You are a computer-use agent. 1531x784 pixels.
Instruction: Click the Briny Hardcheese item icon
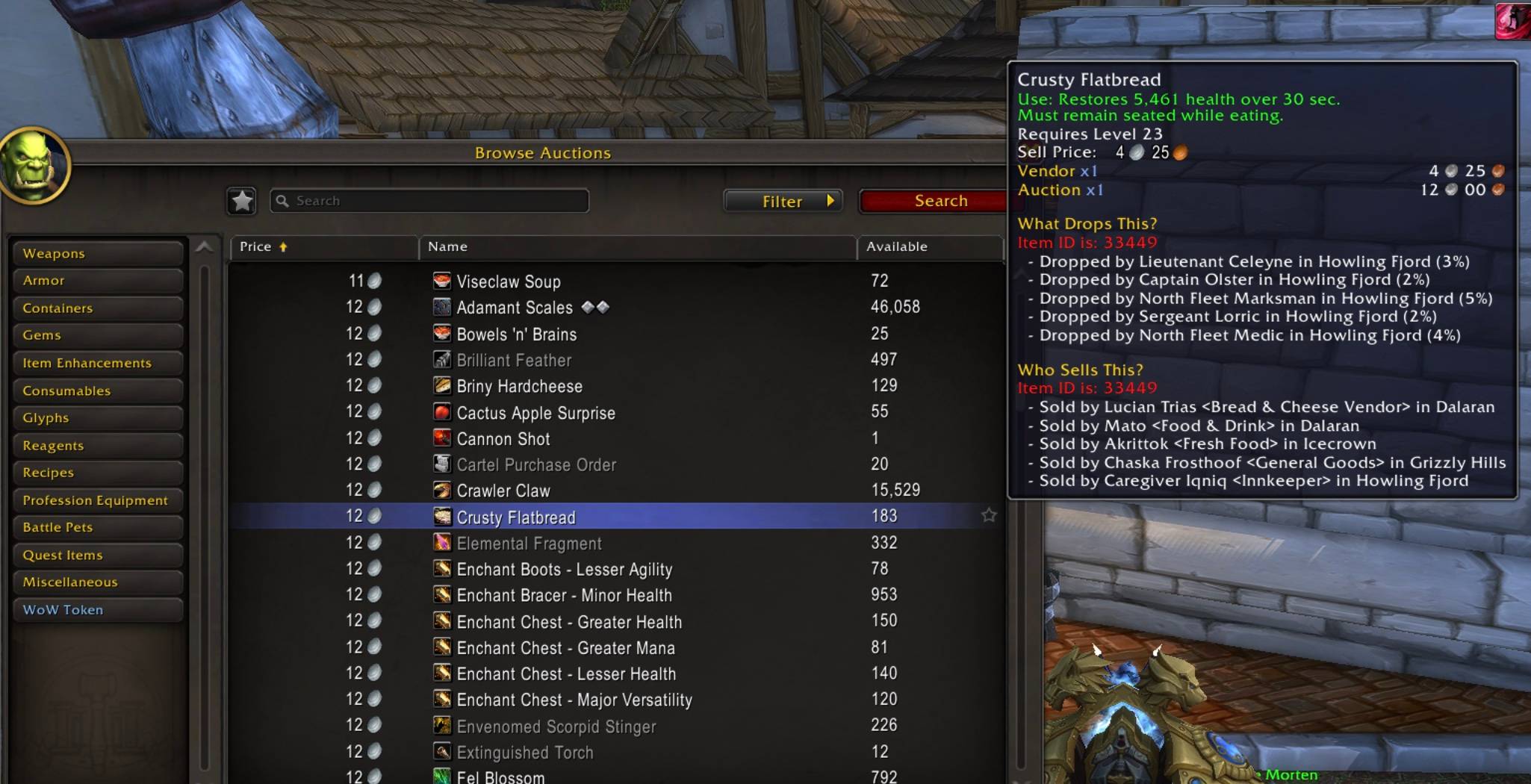coord(441,386)
